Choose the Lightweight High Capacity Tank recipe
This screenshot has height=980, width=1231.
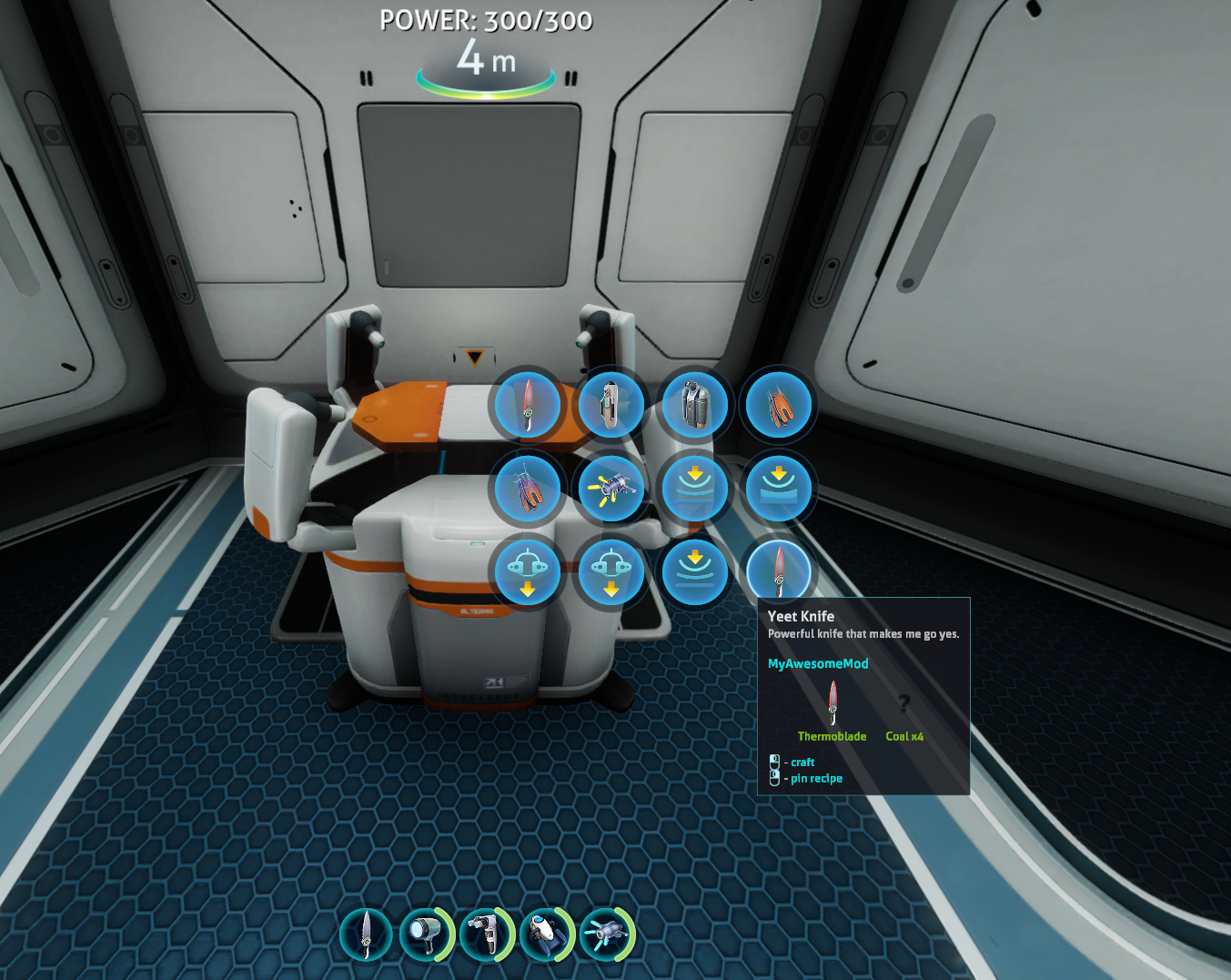(610, 405)
